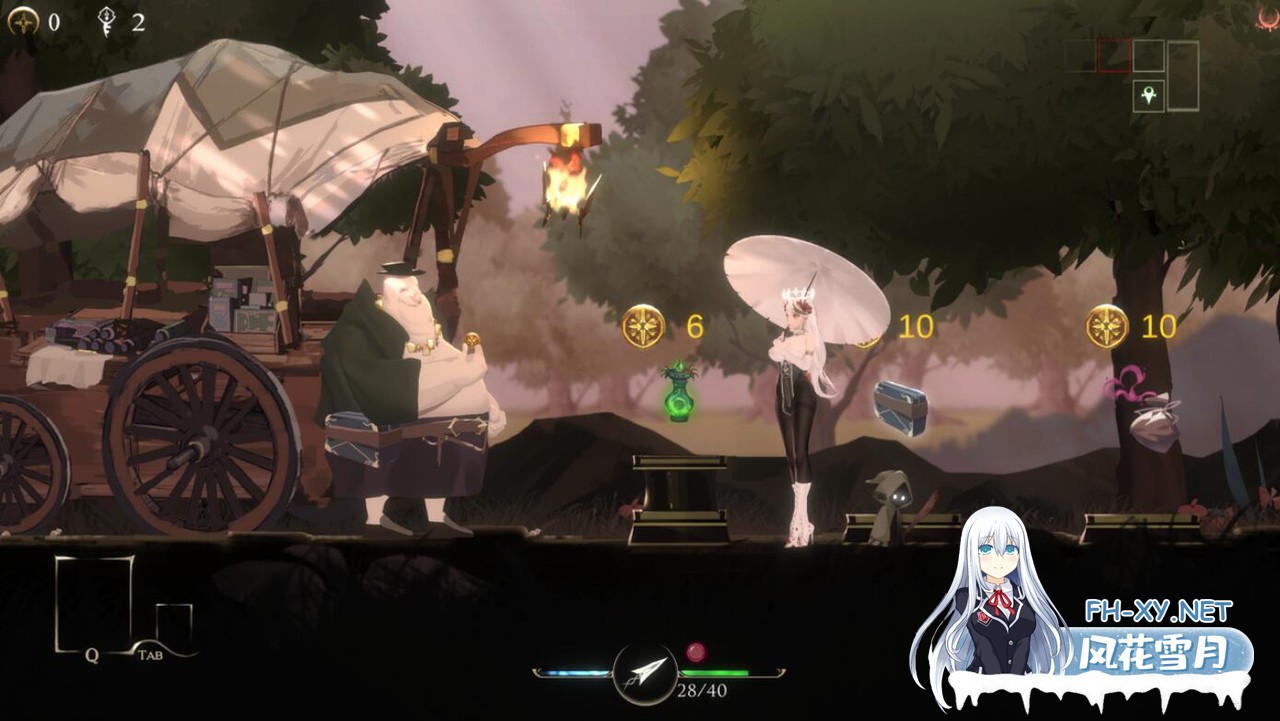Select the minimap room with the green marker
Viewport: 1280px width, 721px height.
(x=1148, y=96)
